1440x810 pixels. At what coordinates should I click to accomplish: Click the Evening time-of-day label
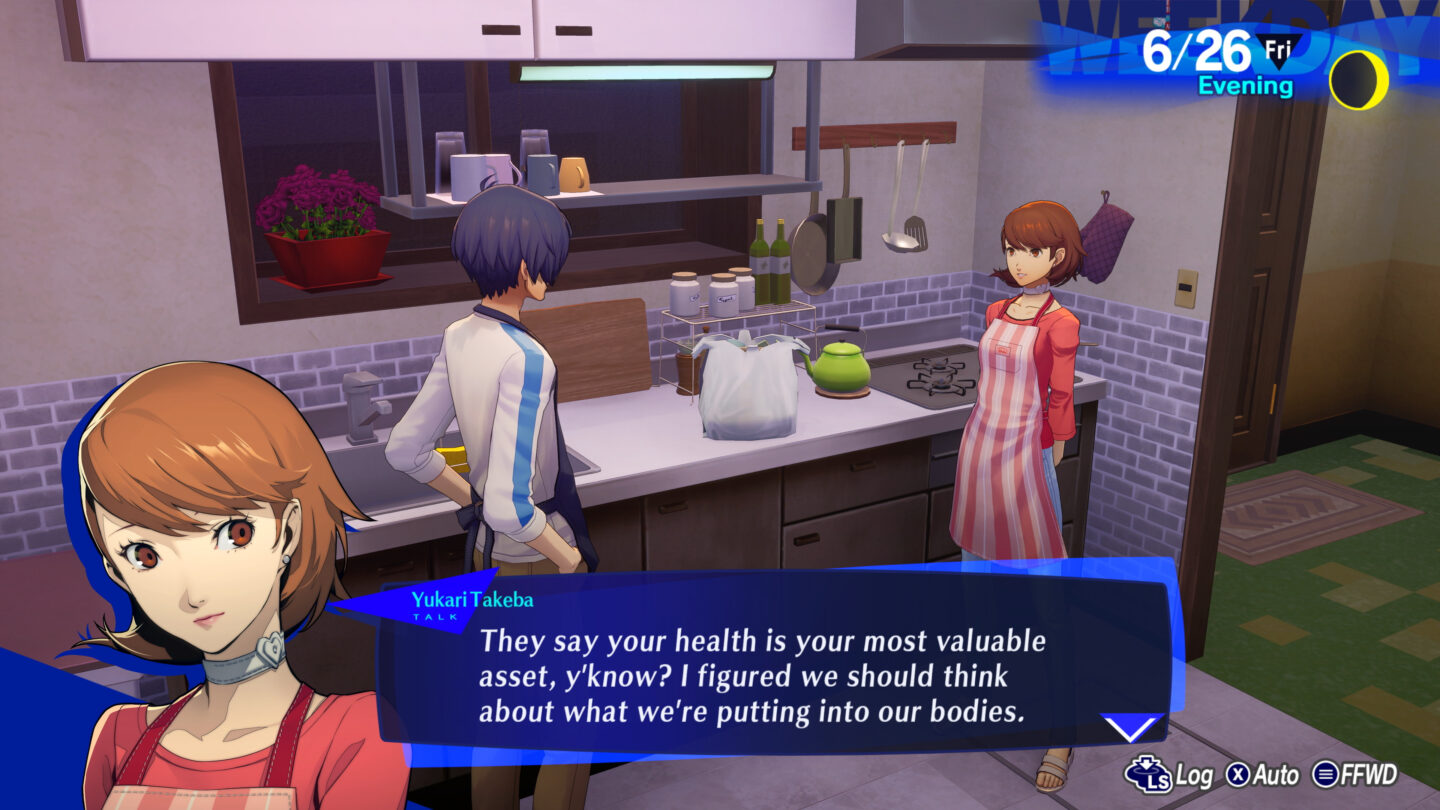tap(1246, 86)
